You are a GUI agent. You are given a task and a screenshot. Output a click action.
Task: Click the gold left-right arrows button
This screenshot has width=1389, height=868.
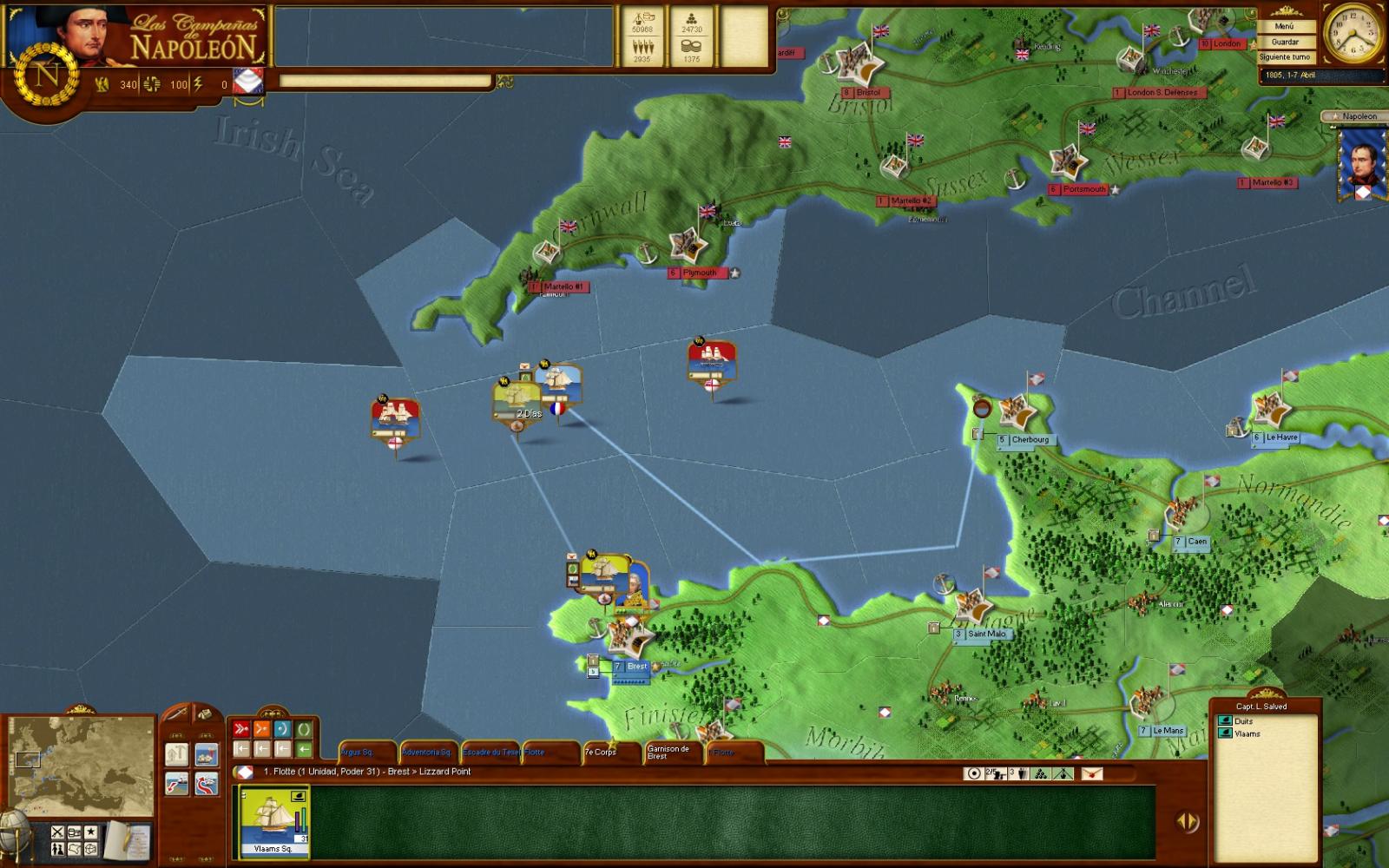pyautogui.click(x=1187, y=821)
